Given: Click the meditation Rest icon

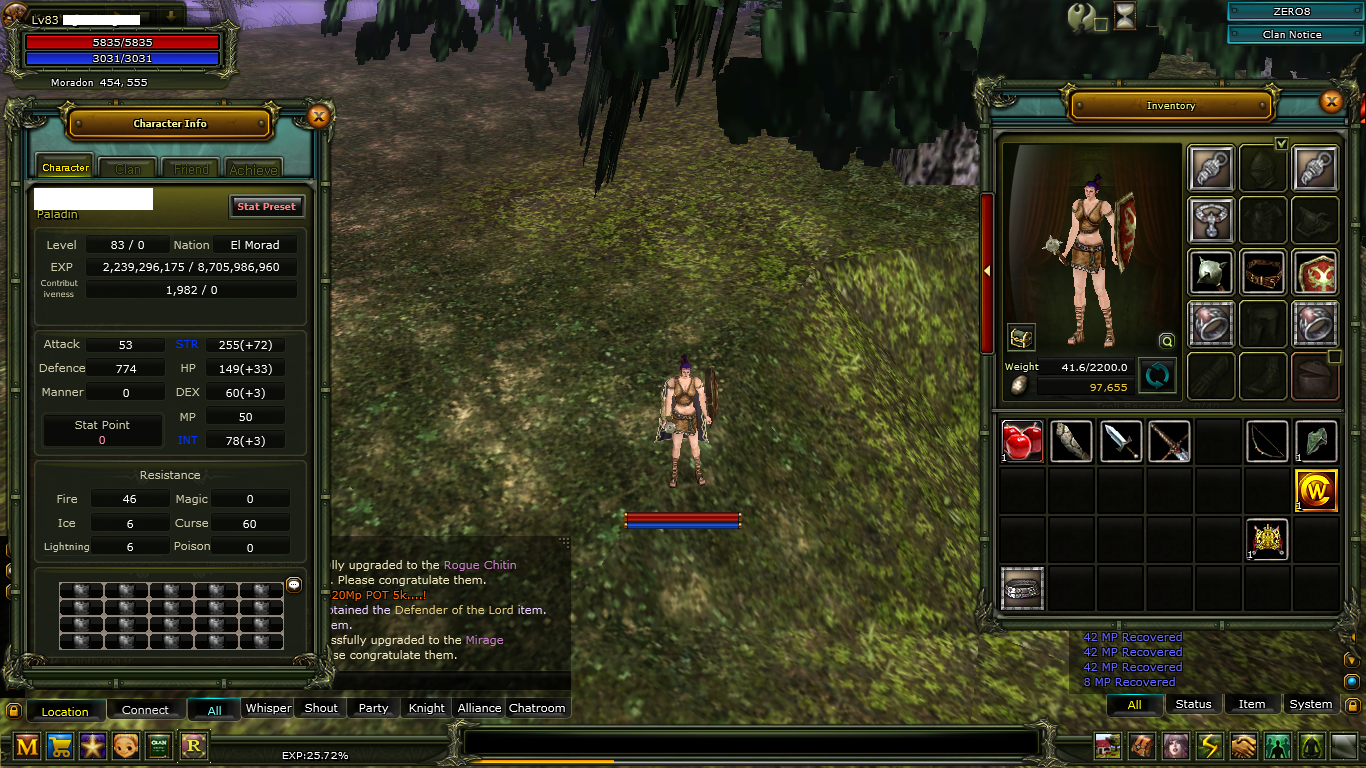Looking at the screenshot, I should click(1314, 745).
